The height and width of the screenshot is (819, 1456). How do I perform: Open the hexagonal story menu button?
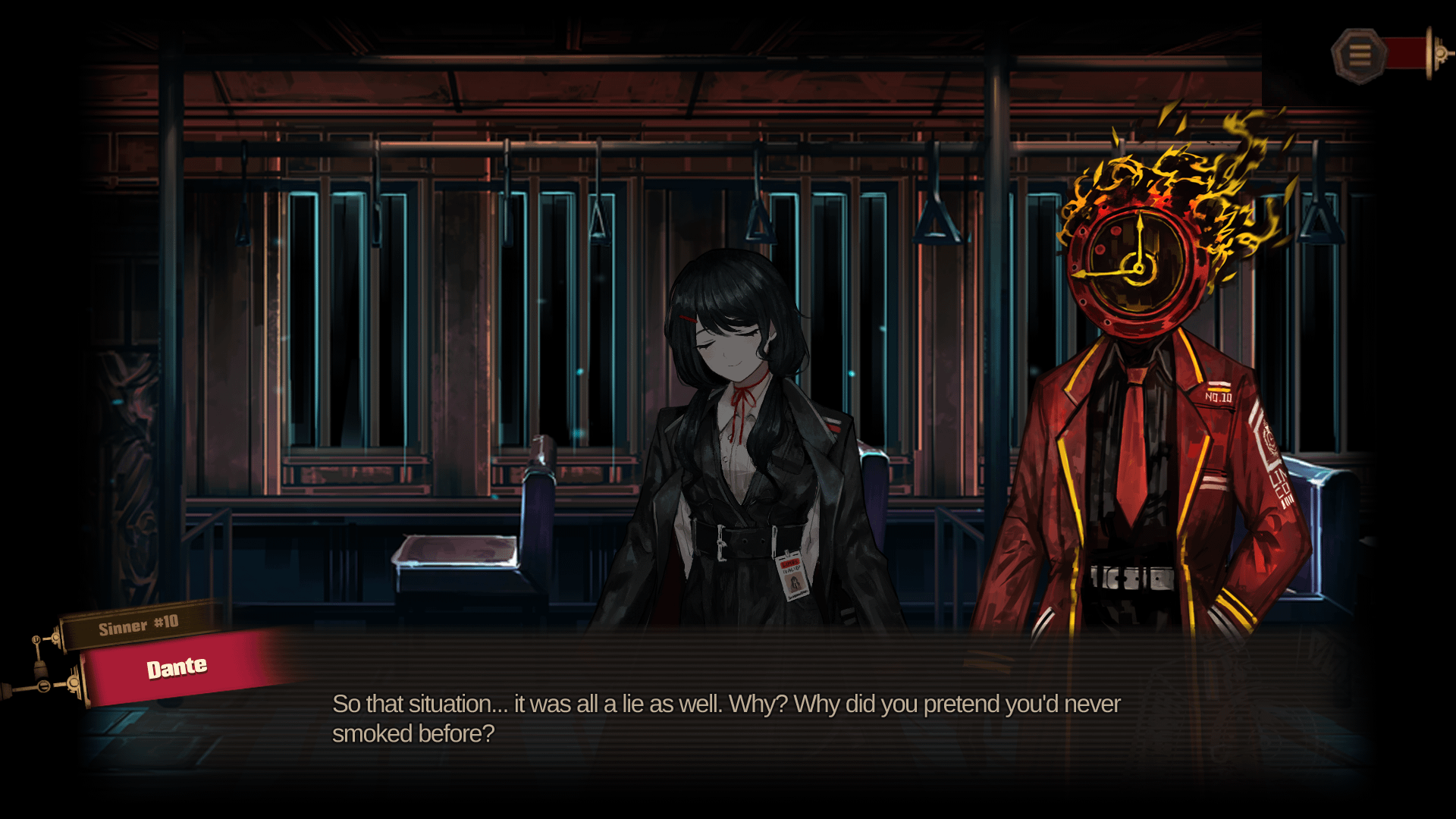1359,55
